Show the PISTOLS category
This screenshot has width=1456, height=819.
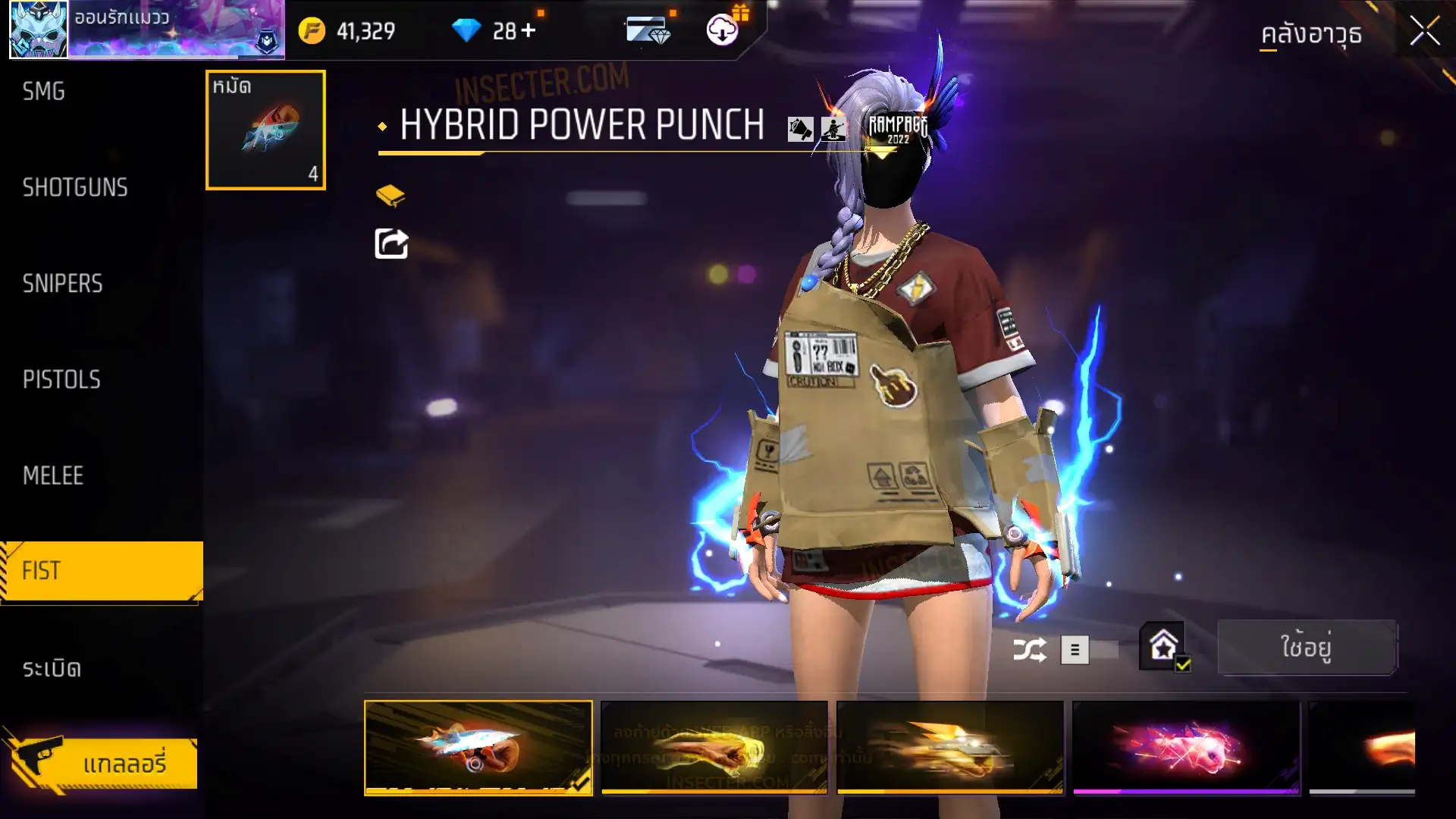click(61, 379)
